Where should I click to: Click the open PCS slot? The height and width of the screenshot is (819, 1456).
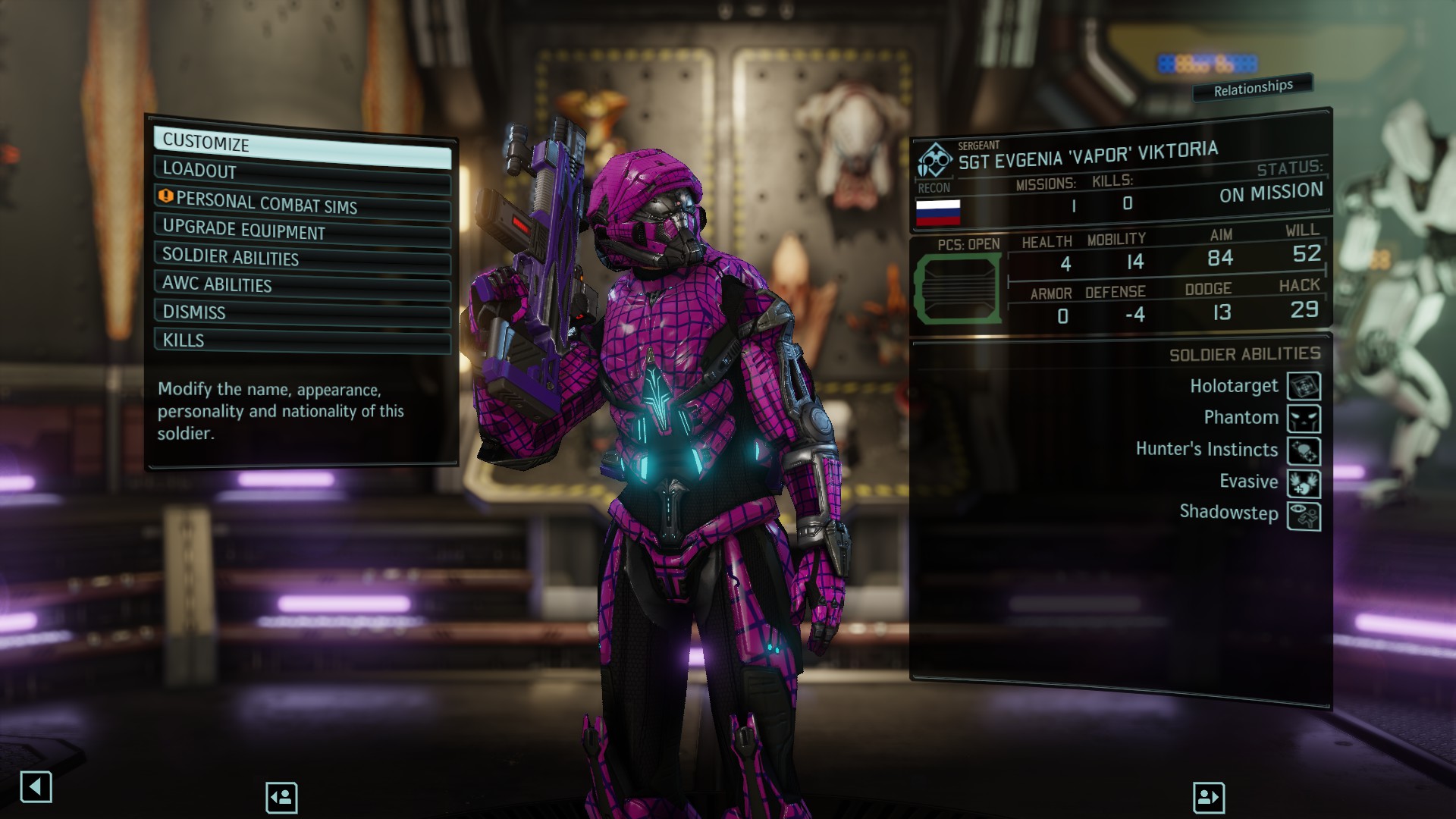click(x=958, y=289)
